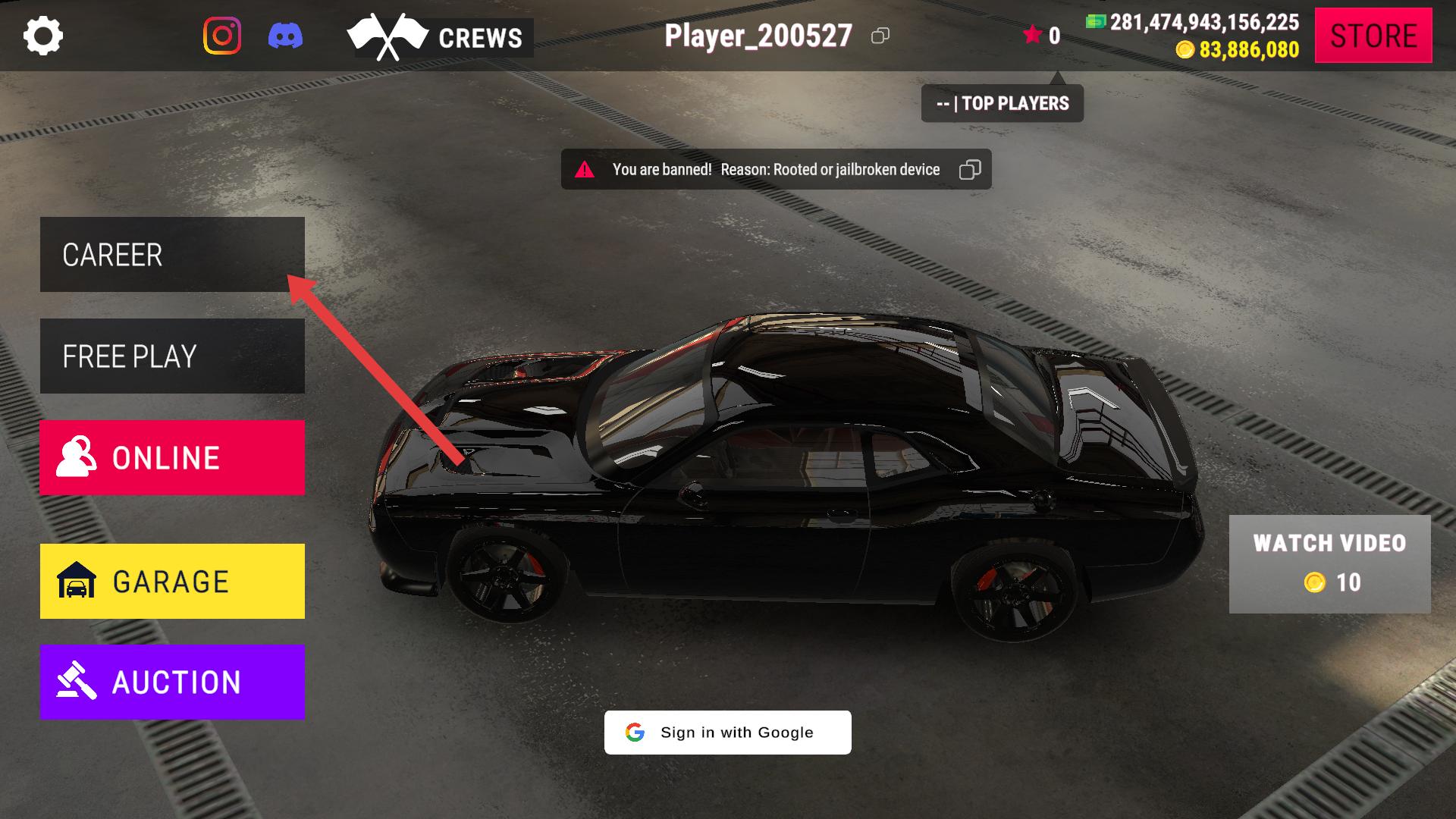The height and width of the screenshot is (819, 1456).
Task: Enter Online mode
Action: coord(172,458)
